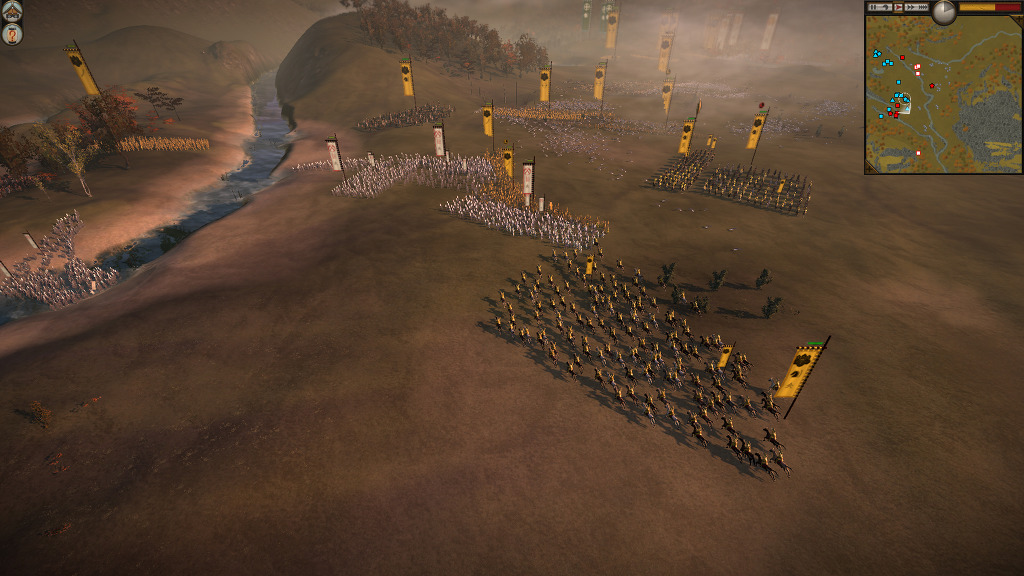Set normal speed with the red arrow
Viewport: 1024px width, 576px height.
pos(898,7)
